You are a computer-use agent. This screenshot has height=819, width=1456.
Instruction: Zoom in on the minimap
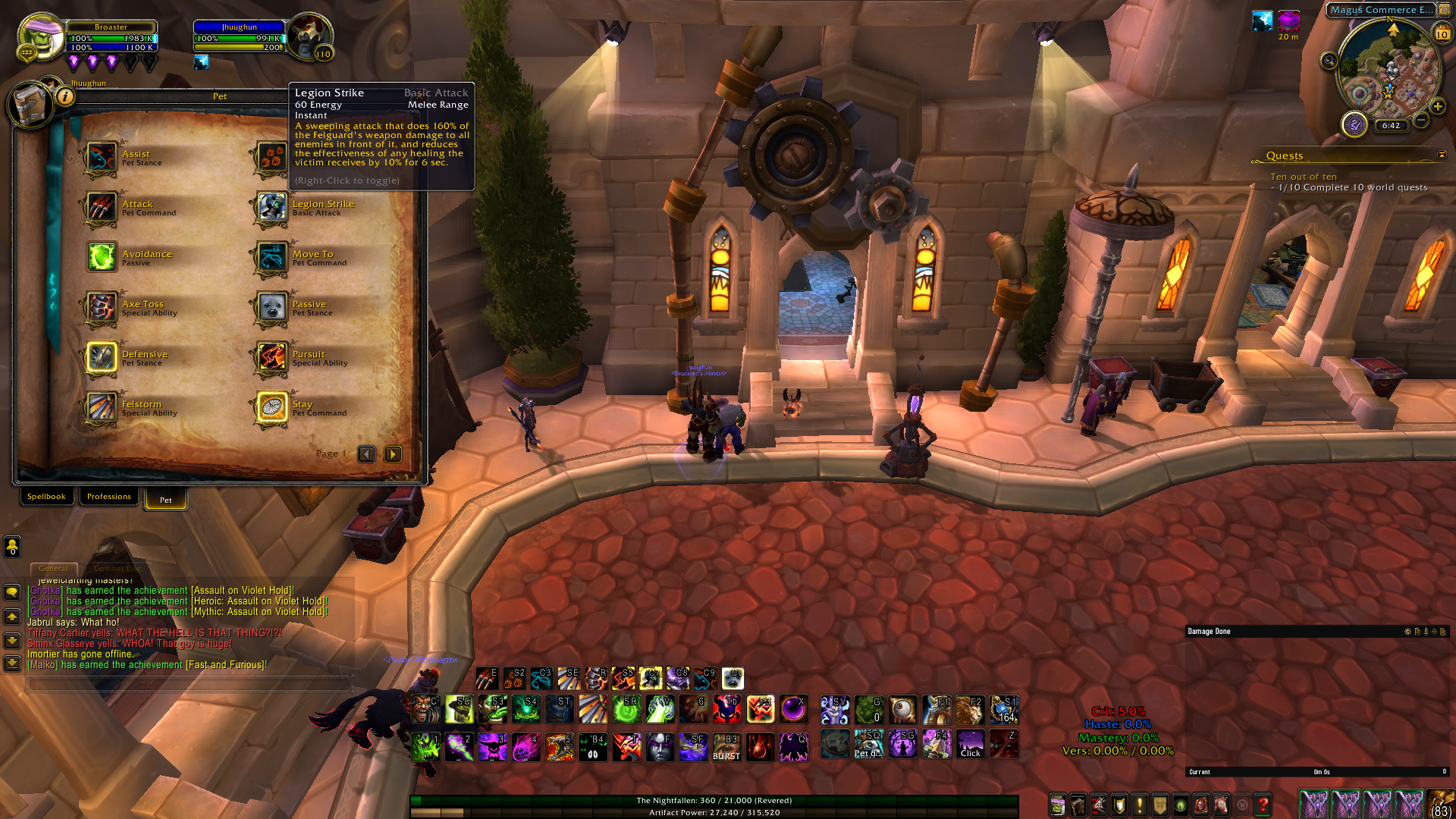(x=1438, y=107)
